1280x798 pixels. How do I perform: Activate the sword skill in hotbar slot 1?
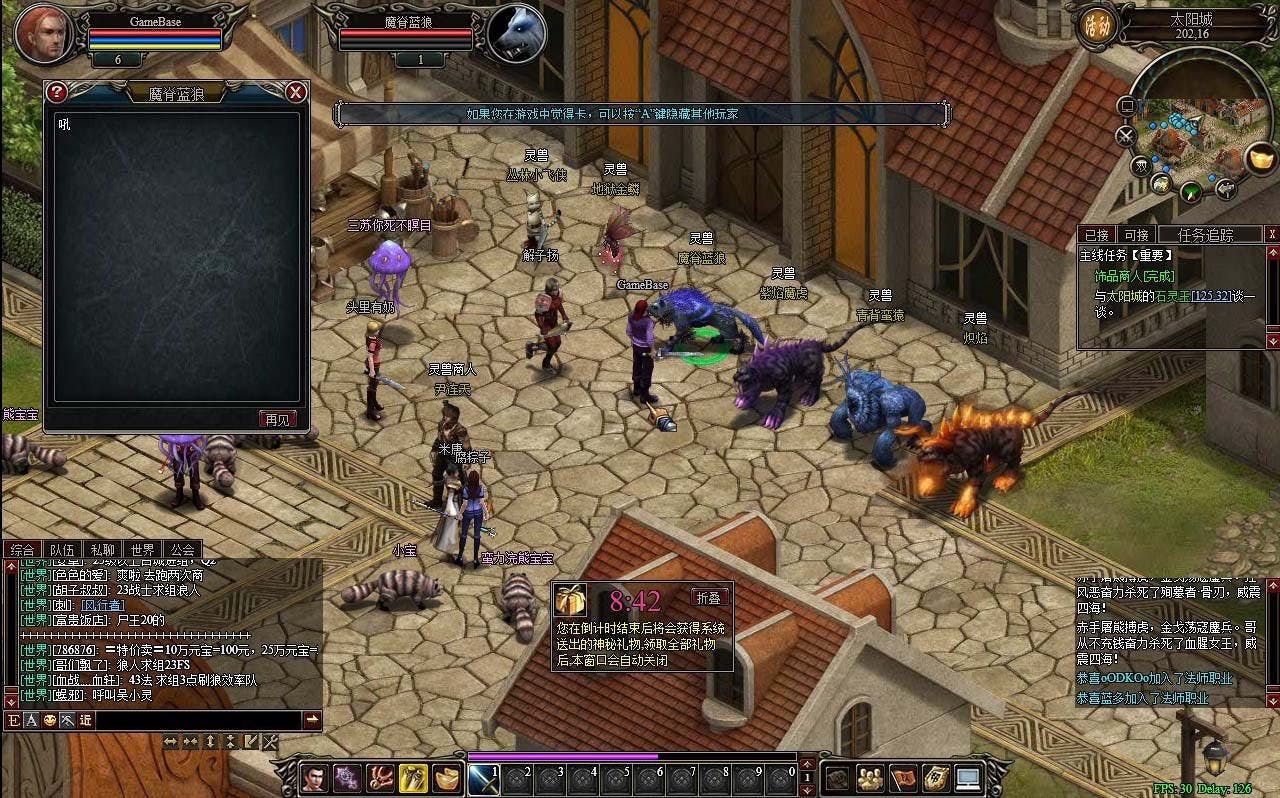(483, 778)
